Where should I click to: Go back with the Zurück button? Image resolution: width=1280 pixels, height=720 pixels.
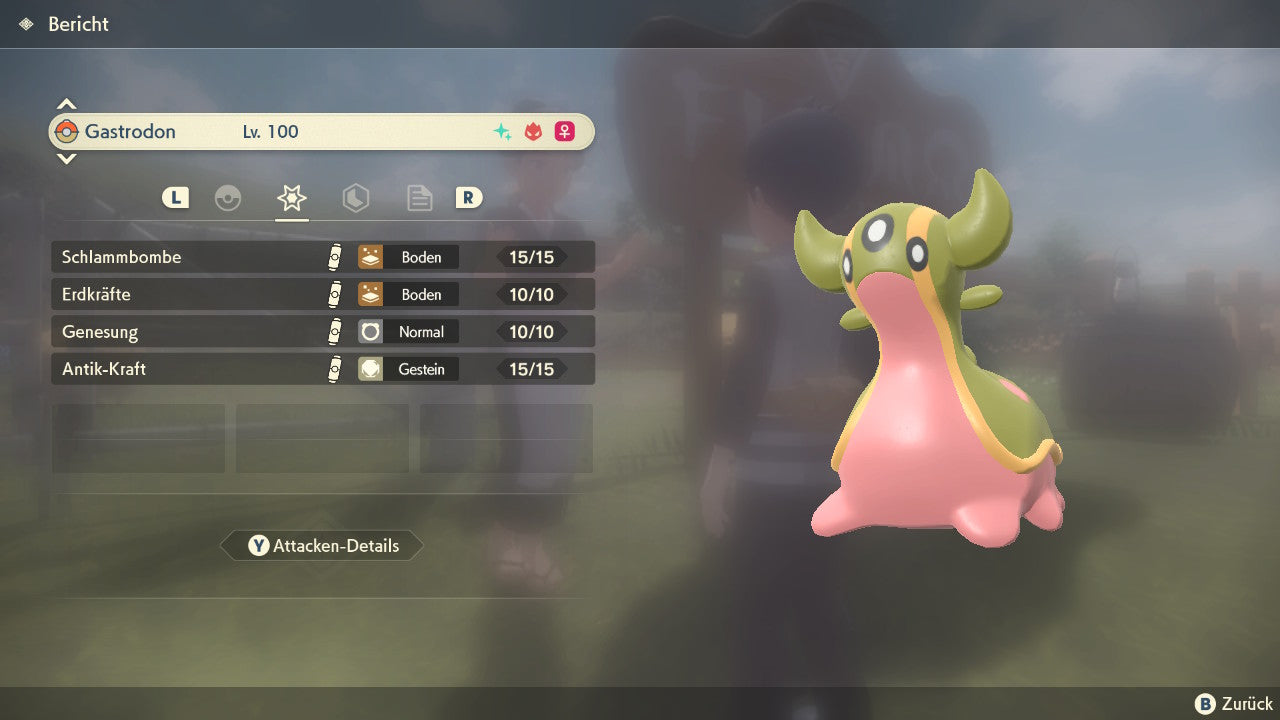1234,704
